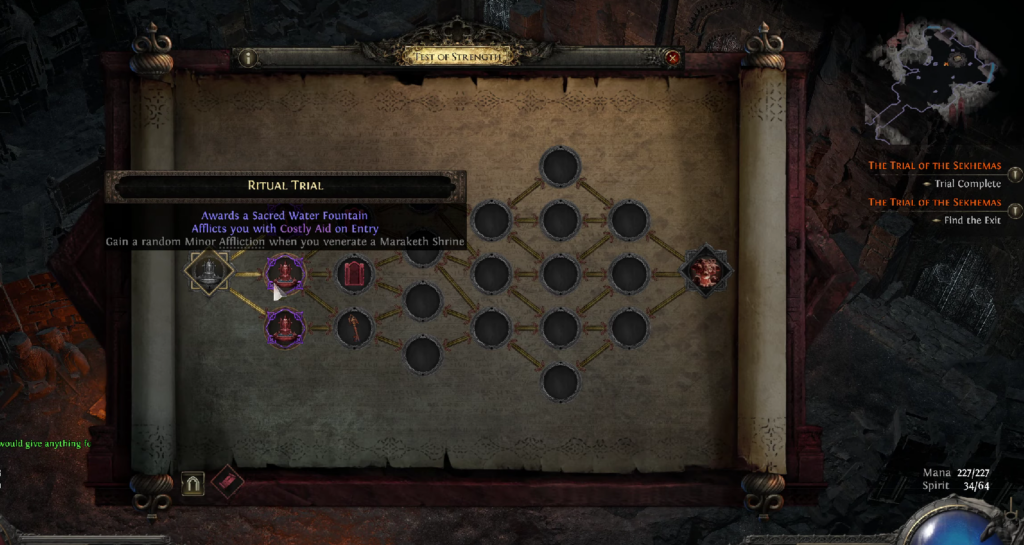Select the upper purple-framed Ritual Trial room
Image resolution: width=1024 pixels, height=545 pixels.
[x=283, y=271]
